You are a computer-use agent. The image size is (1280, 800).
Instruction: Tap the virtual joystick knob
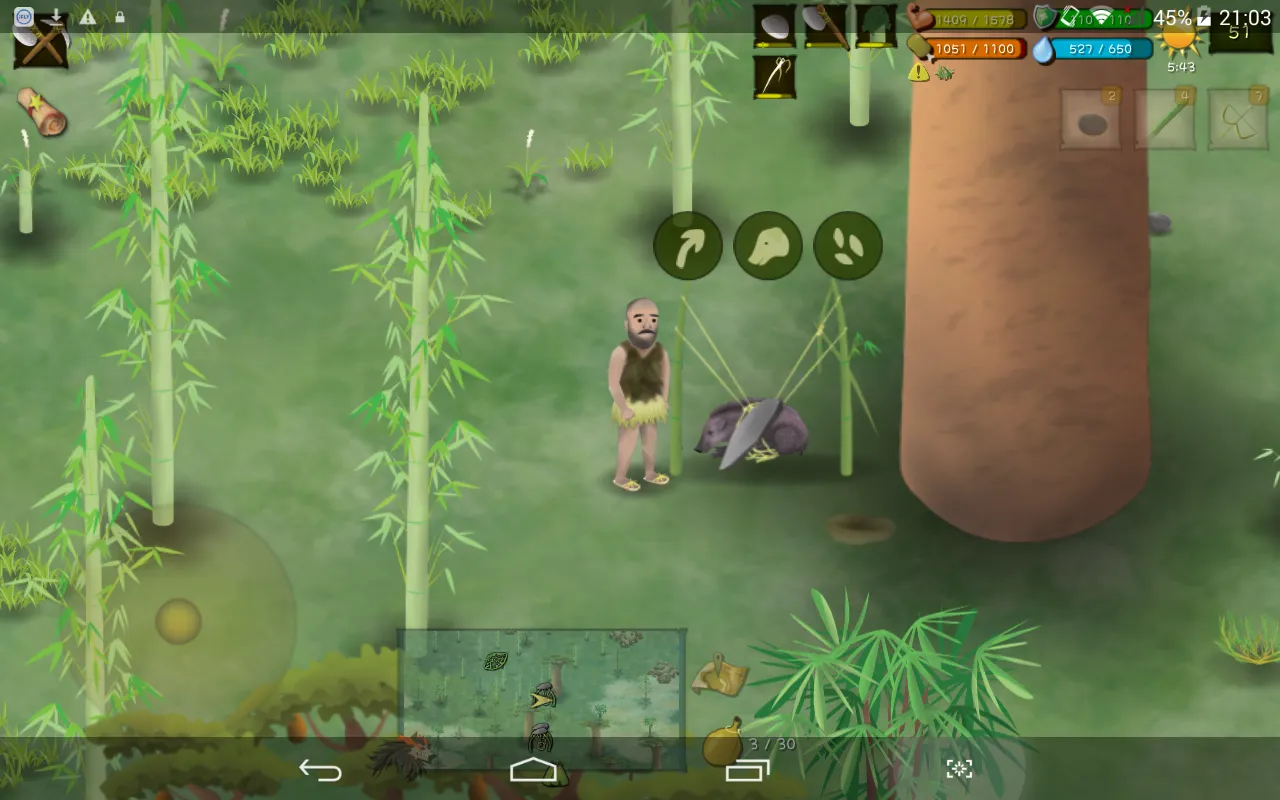coord(178,621)
